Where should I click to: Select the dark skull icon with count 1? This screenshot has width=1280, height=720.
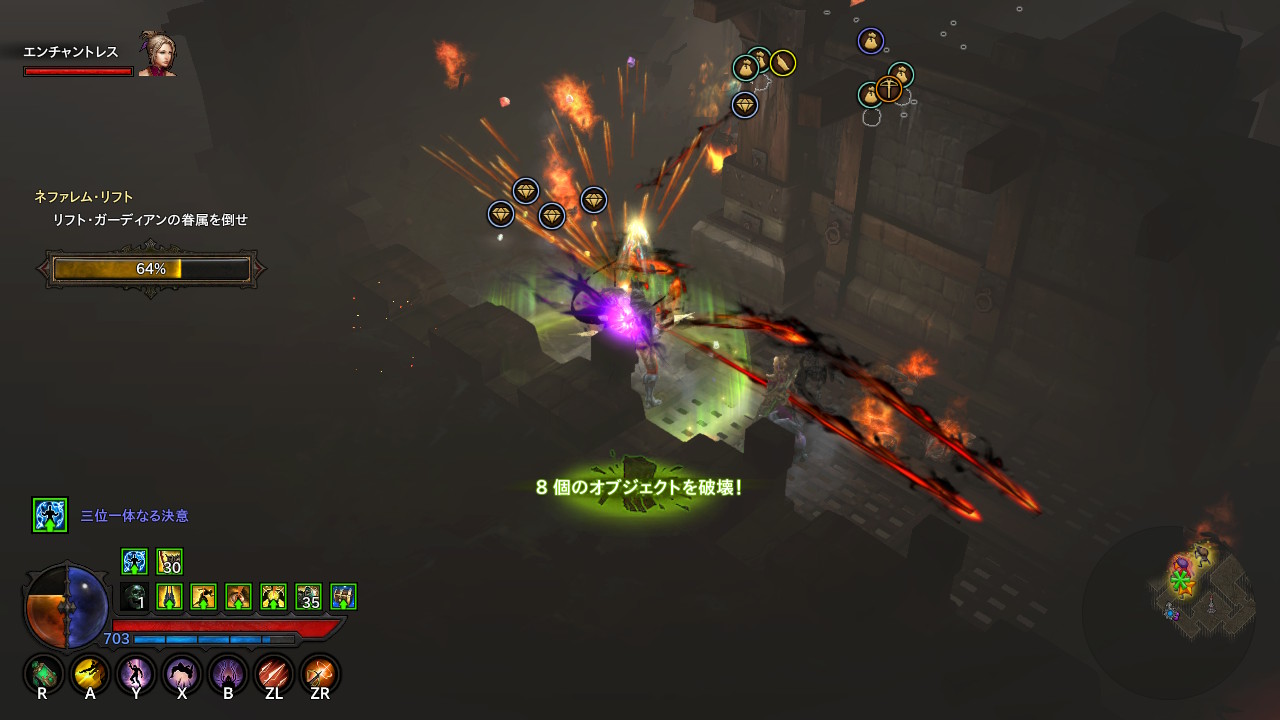point(135,597)
